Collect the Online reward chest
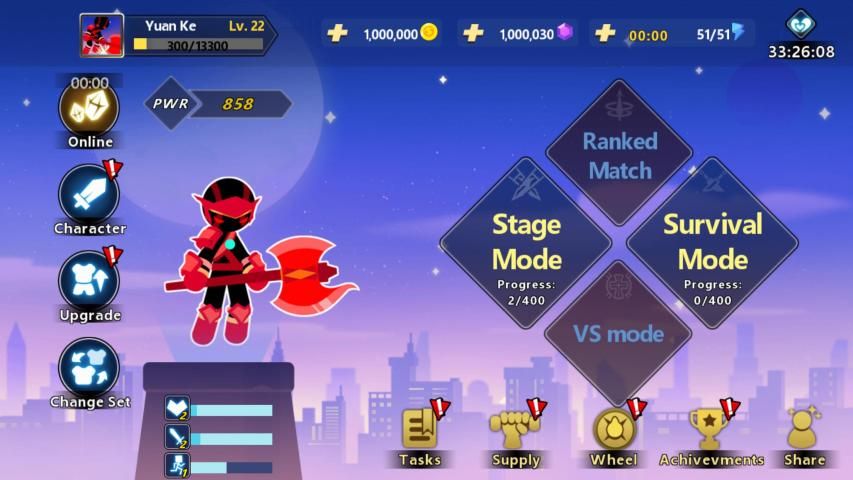This screenshot has width=853, height=480. pyautogui.click(x=89, y=108)
